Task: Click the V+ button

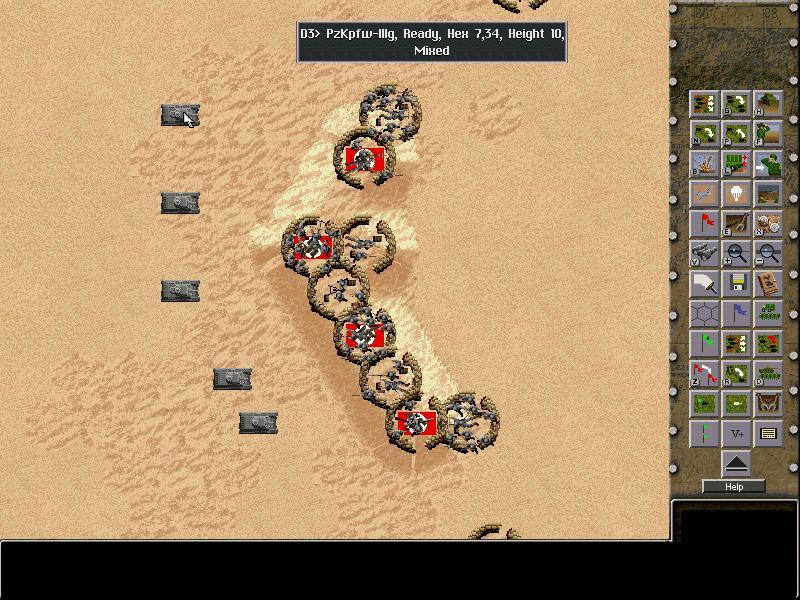Action: [x=736, y=434]
